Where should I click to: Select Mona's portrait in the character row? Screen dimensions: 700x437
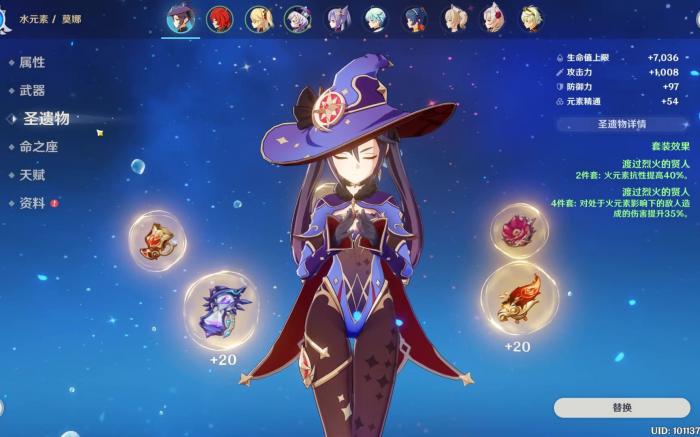click(x=181, y=17)
